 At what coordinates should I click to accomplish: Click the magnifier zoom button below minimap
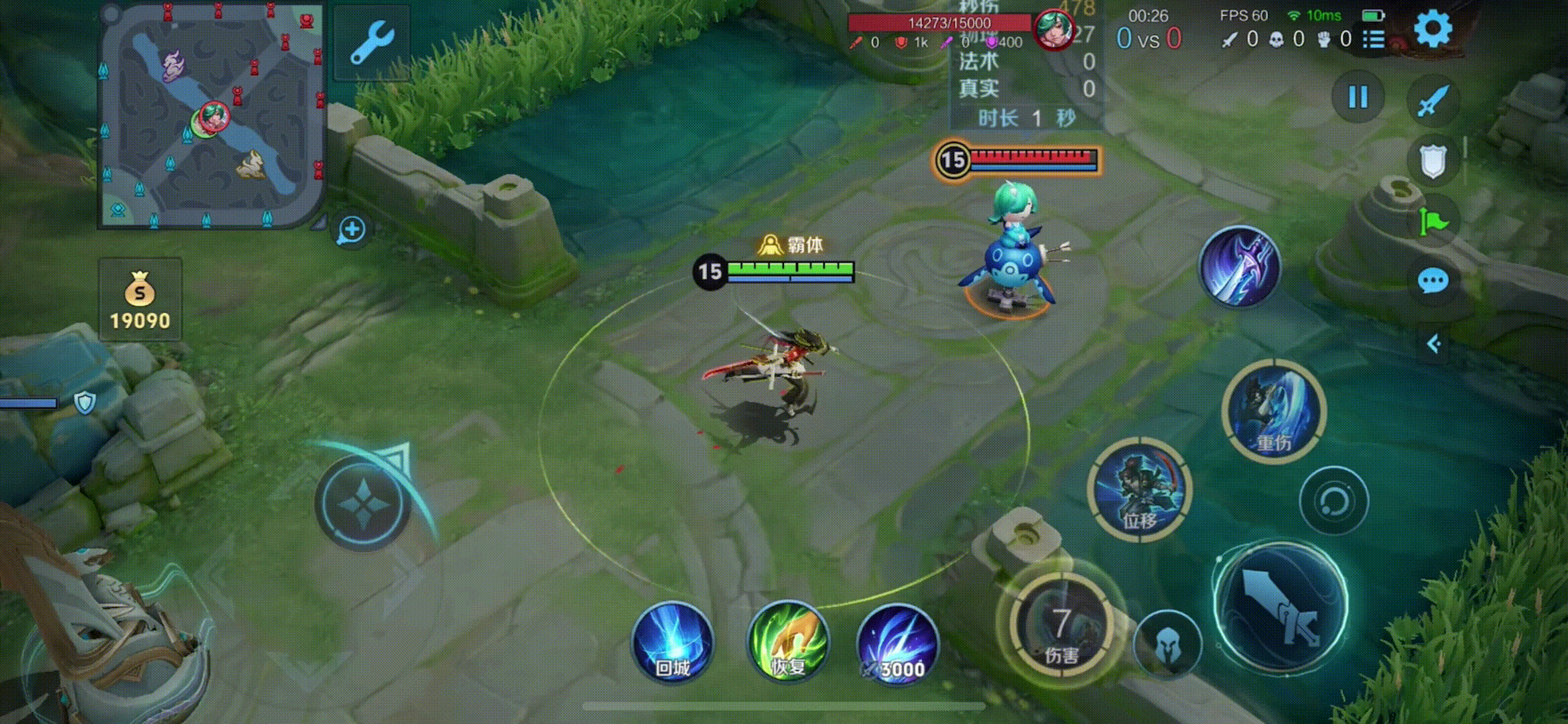pyautogui.click(x=352, y=231)
